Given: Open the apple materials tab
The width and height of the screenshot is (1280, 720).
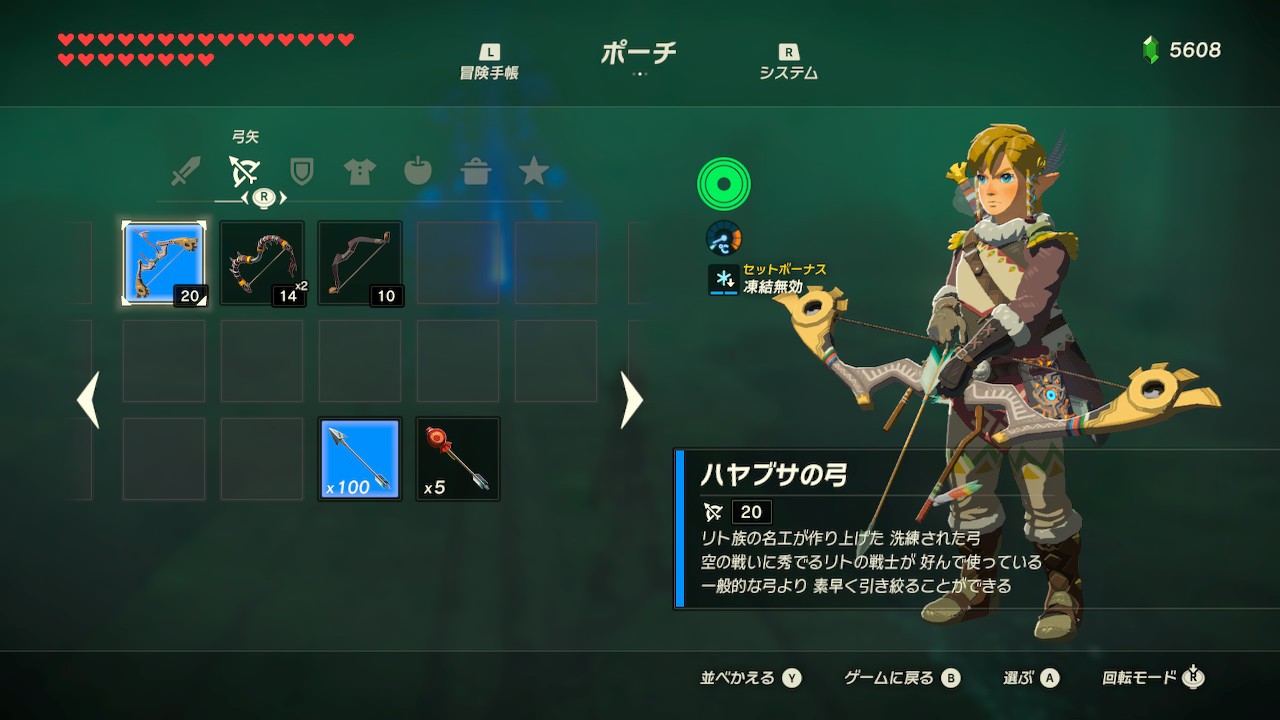Looking at the screenshot, I should tap(417, 172).
